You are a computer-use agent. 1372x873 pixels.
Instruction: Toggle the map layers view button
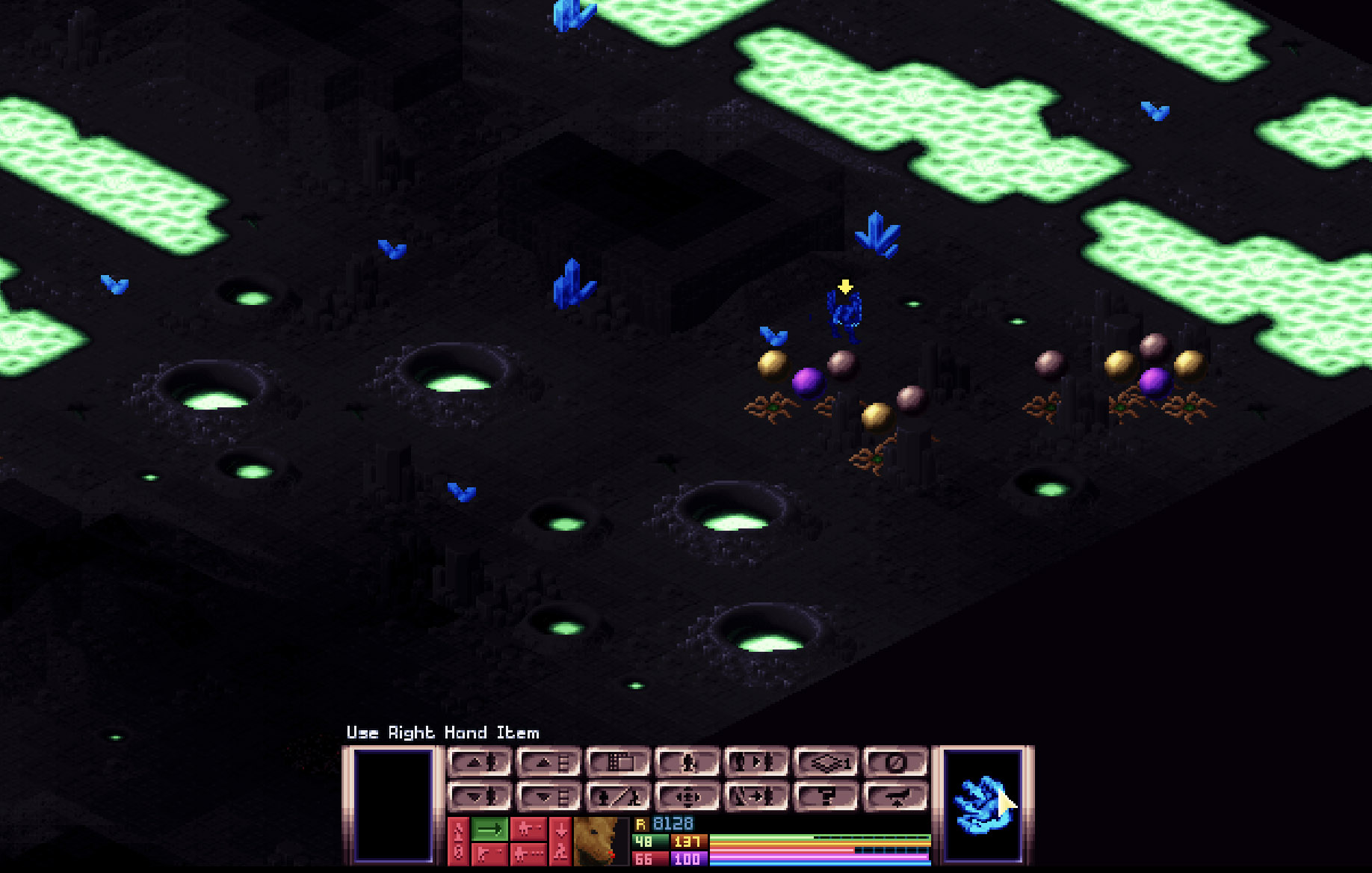(x=826, y=763)
